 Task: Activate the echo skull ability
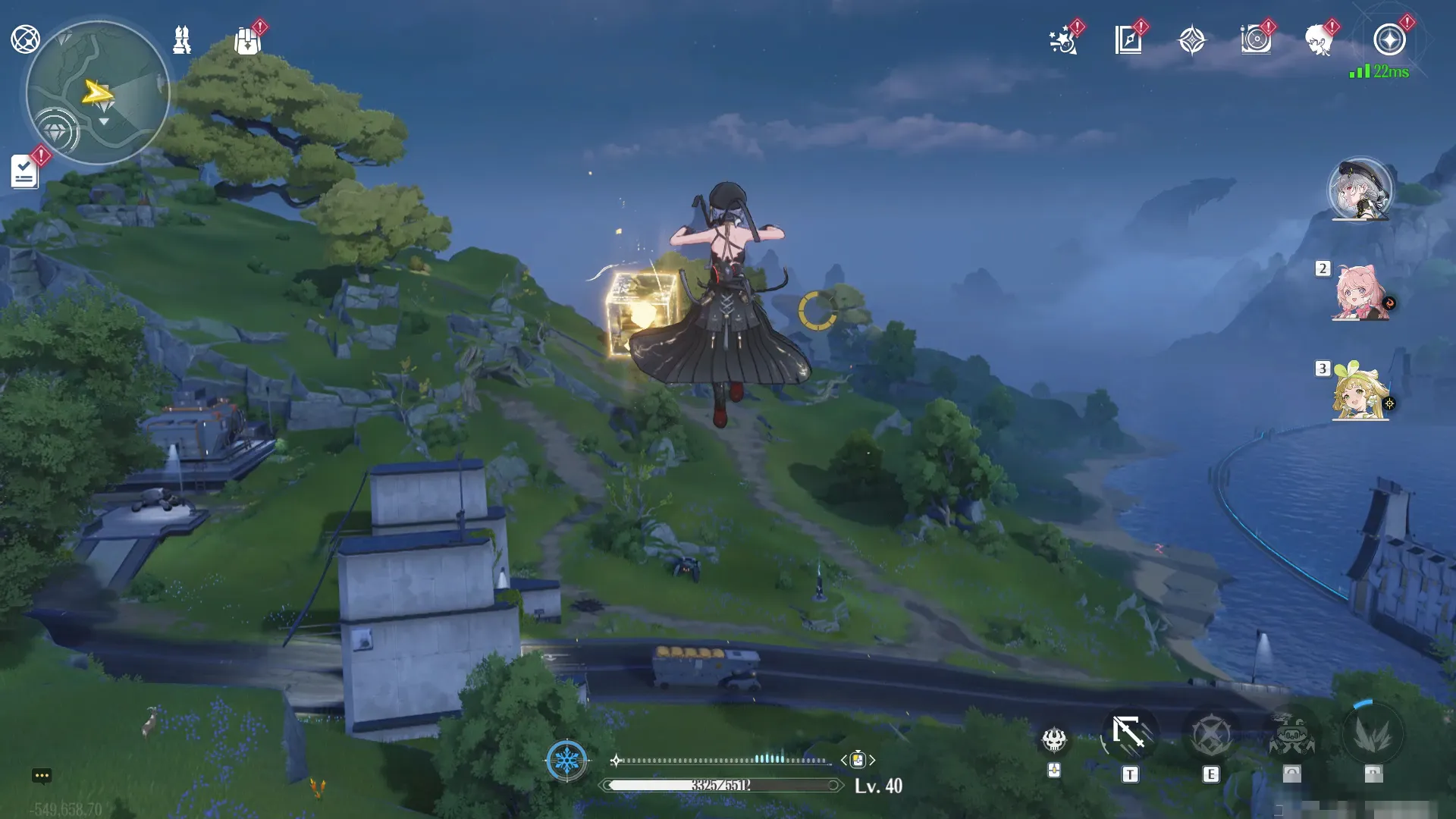pos(1054,739)
